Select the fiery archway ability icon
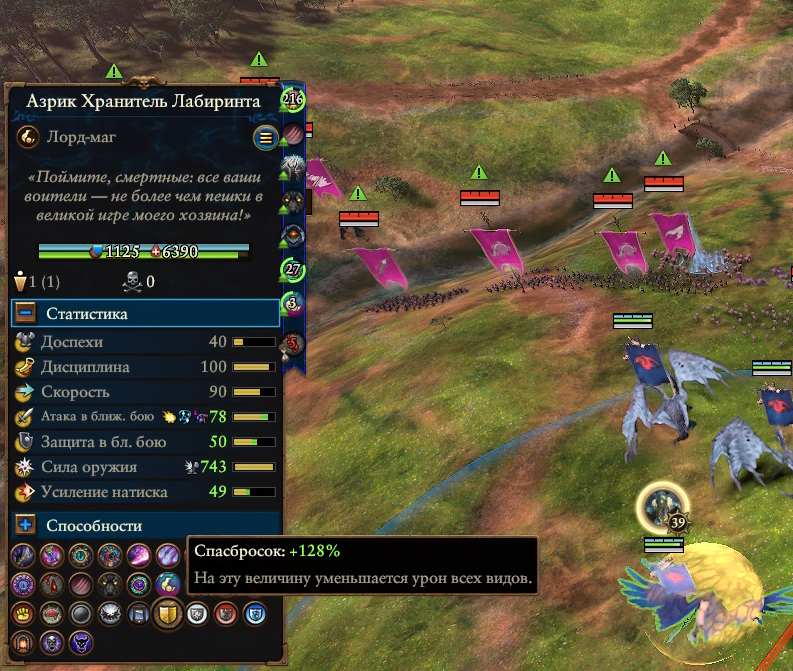 (23, 642)
